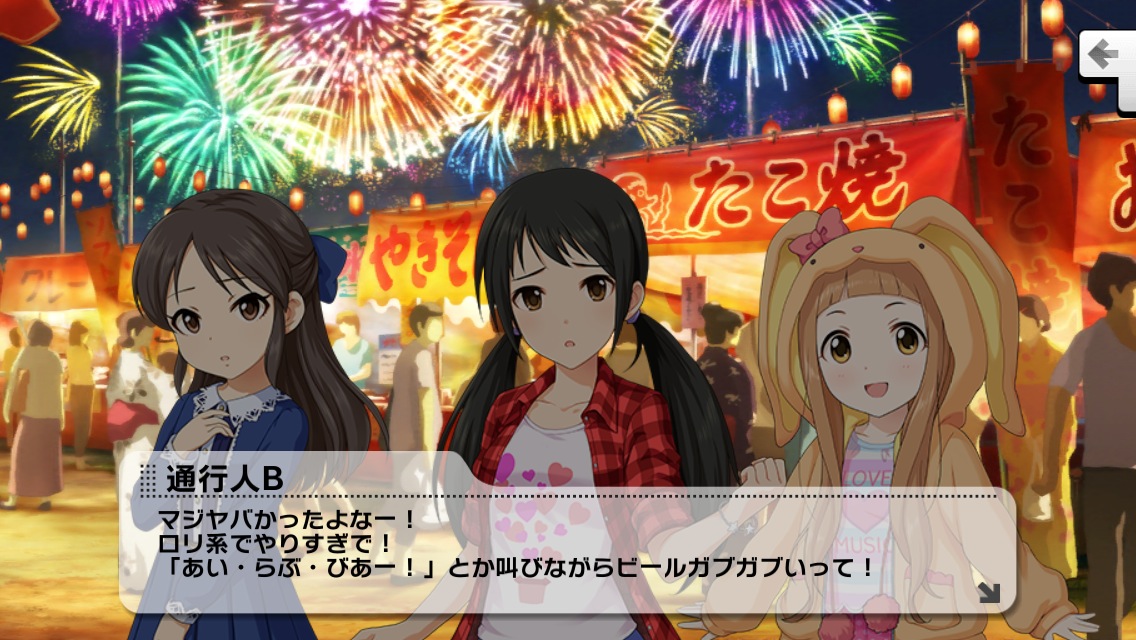This screenshot has width=1136, height=640.
Task: Advance dialogue with the corner arrow
Action: (988, 593)
